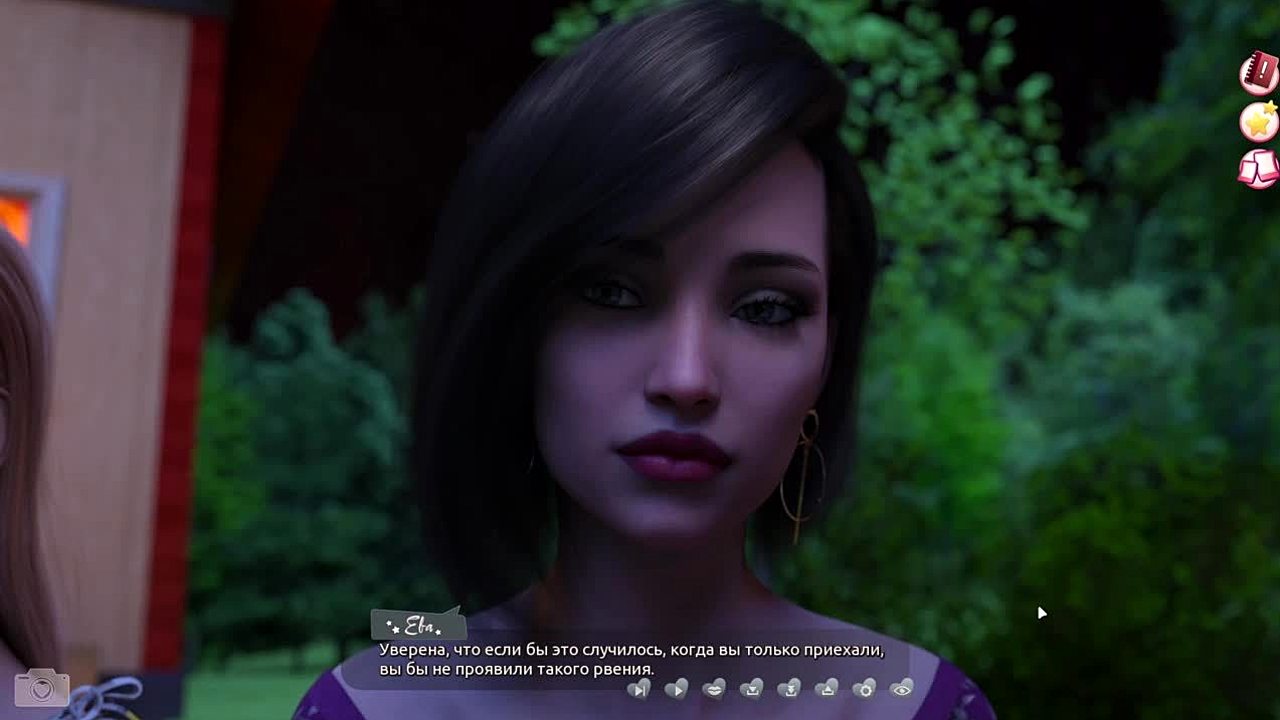Click the single-arrow save heart button
This screenshot has width=1280, height=720.
point(752,688)
